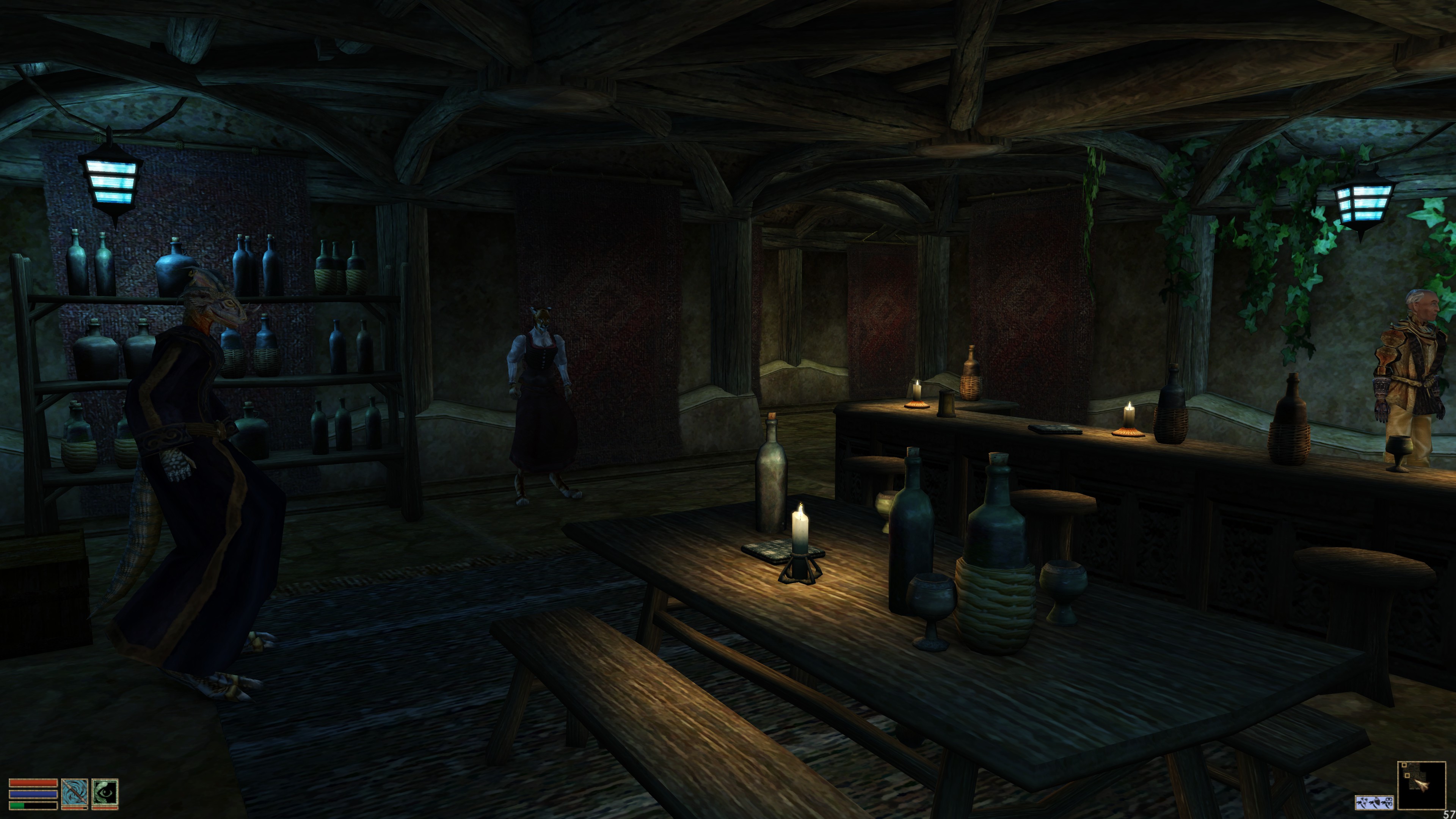1456x819 pixels.
Task: Click the equipped weapon icon
Action: [x=75, y=793]
